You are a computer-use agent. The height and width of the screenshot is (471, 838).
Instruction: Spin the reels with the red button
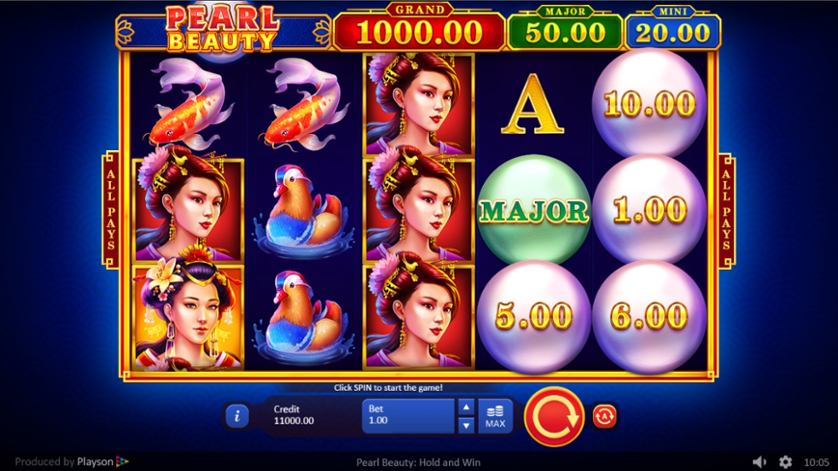point(548,413)
